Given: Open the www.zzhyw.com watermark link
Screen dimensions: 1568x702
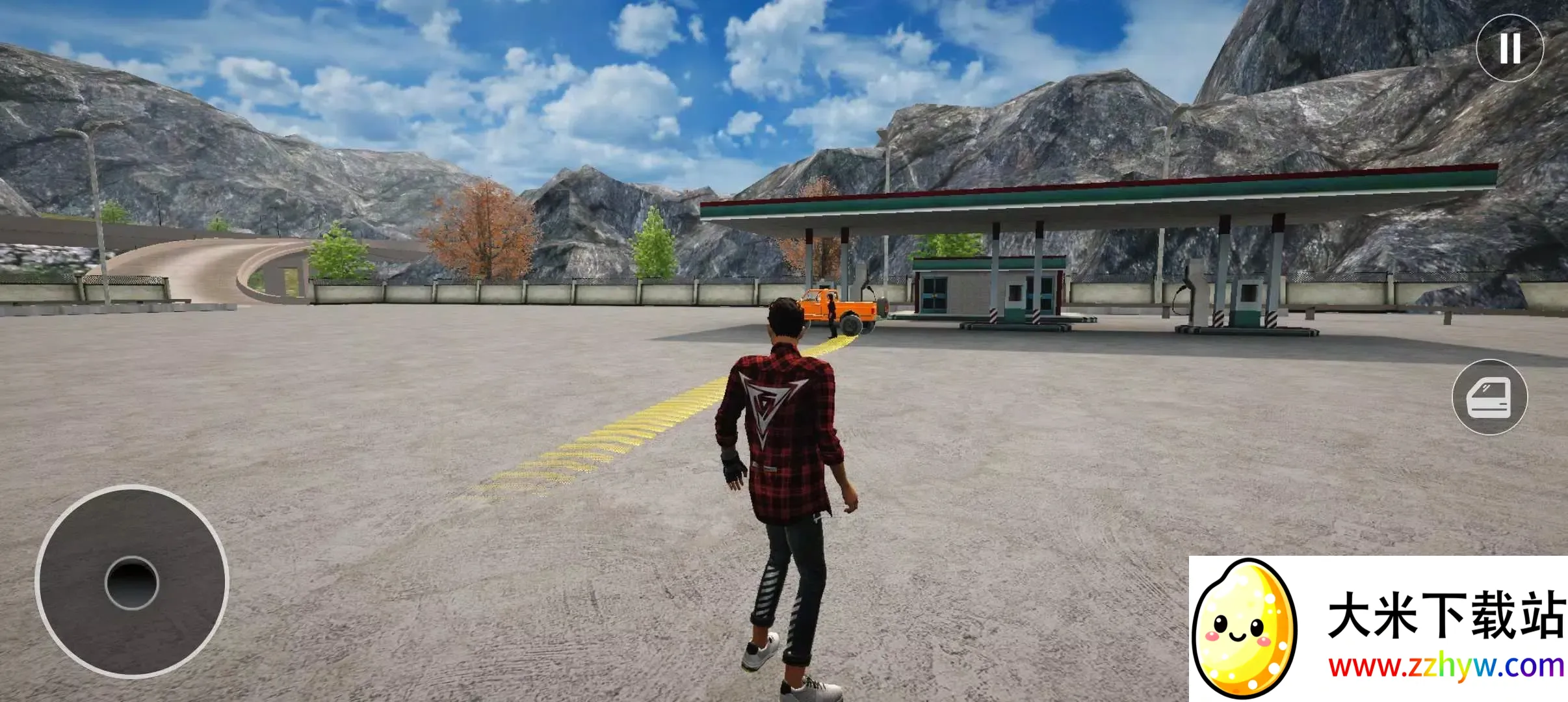Looking at the screenshot, I should 1446,667.
